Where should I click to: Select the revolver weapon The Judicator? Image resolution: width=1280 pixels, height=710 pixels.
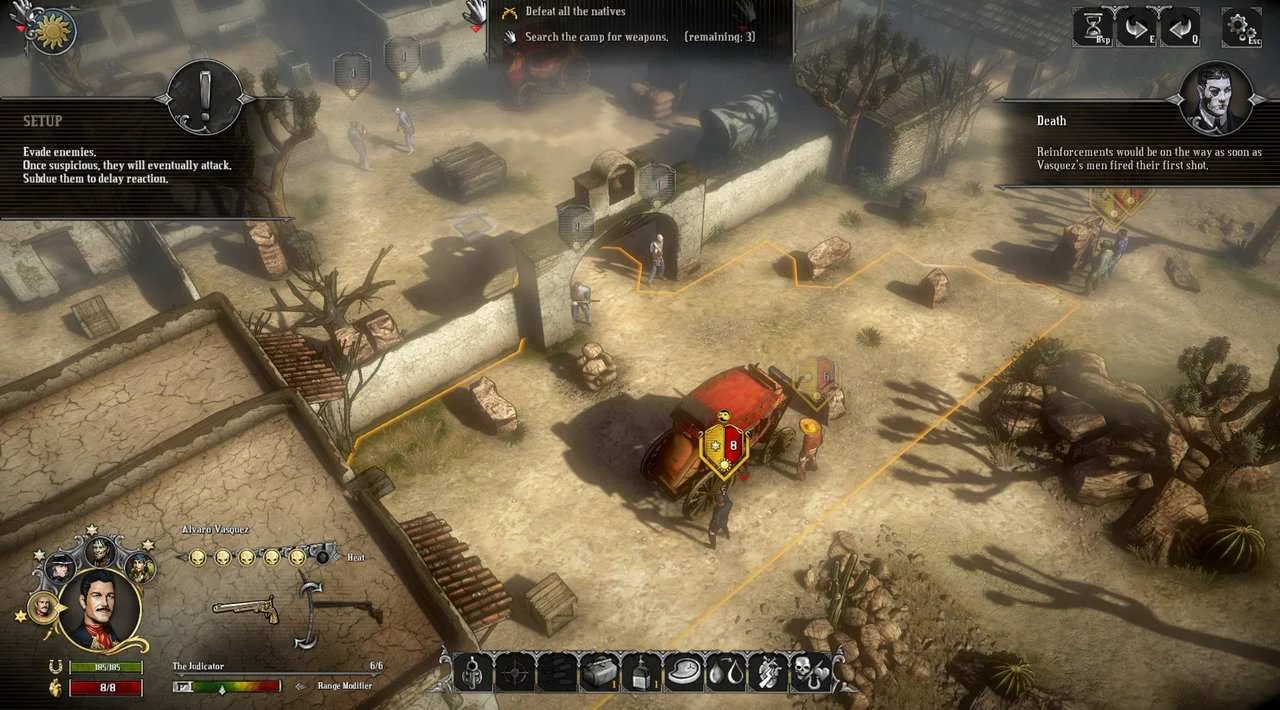click(x=245, y=607)
